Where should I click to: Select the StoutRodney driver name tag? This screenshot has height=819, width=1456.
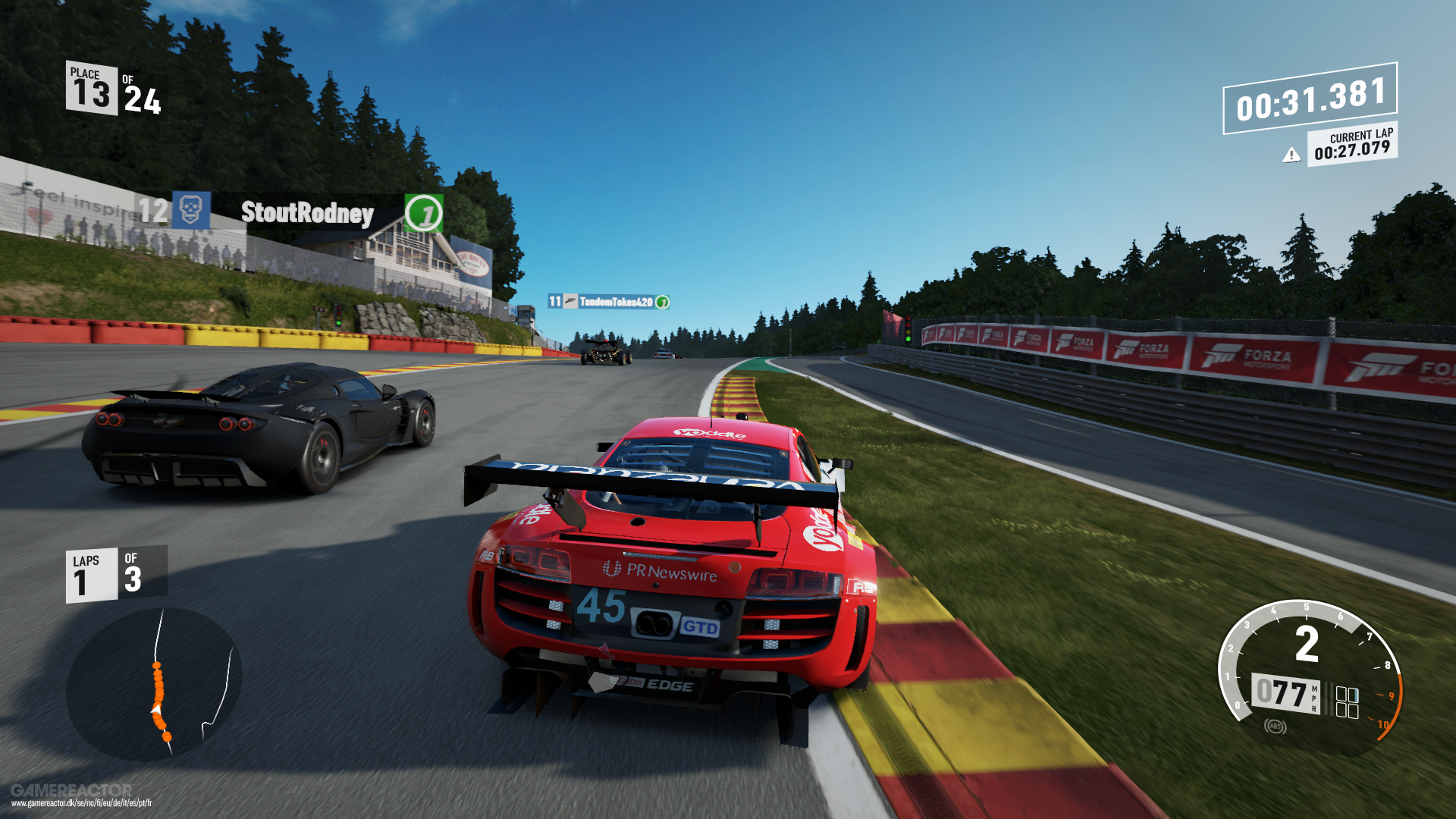click(x=307, y=213)
